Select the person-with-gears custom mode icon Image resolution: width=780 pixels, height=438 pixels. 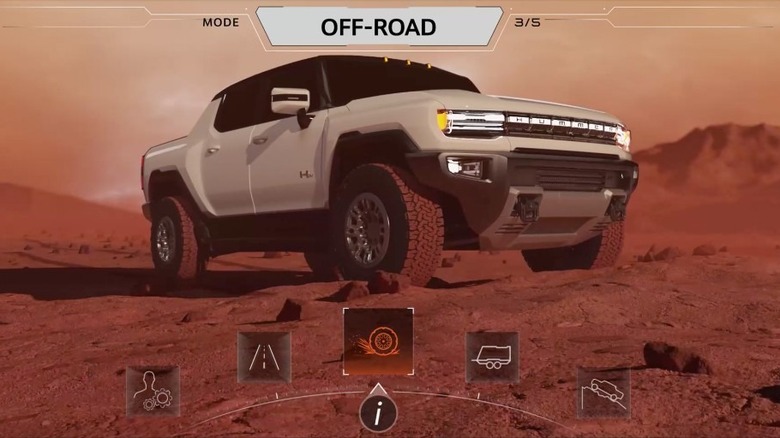153,391
